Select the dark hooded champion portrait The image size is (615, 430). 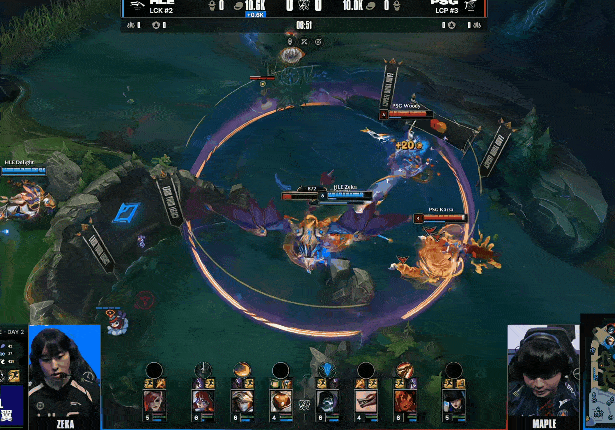pyautogui.click(x=328, y=401)
